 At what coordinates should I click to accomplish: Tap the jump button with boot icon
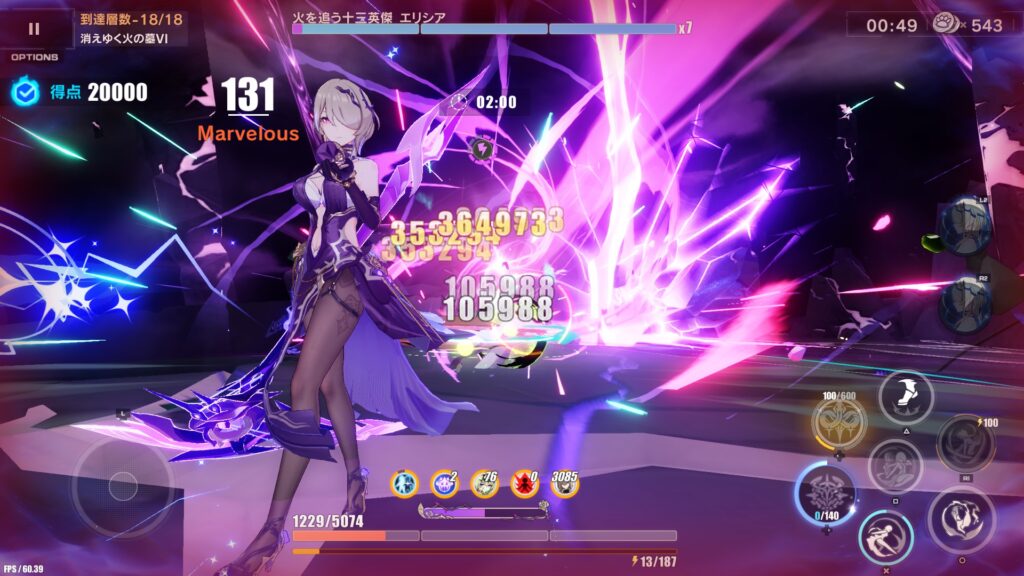(906, 397)
